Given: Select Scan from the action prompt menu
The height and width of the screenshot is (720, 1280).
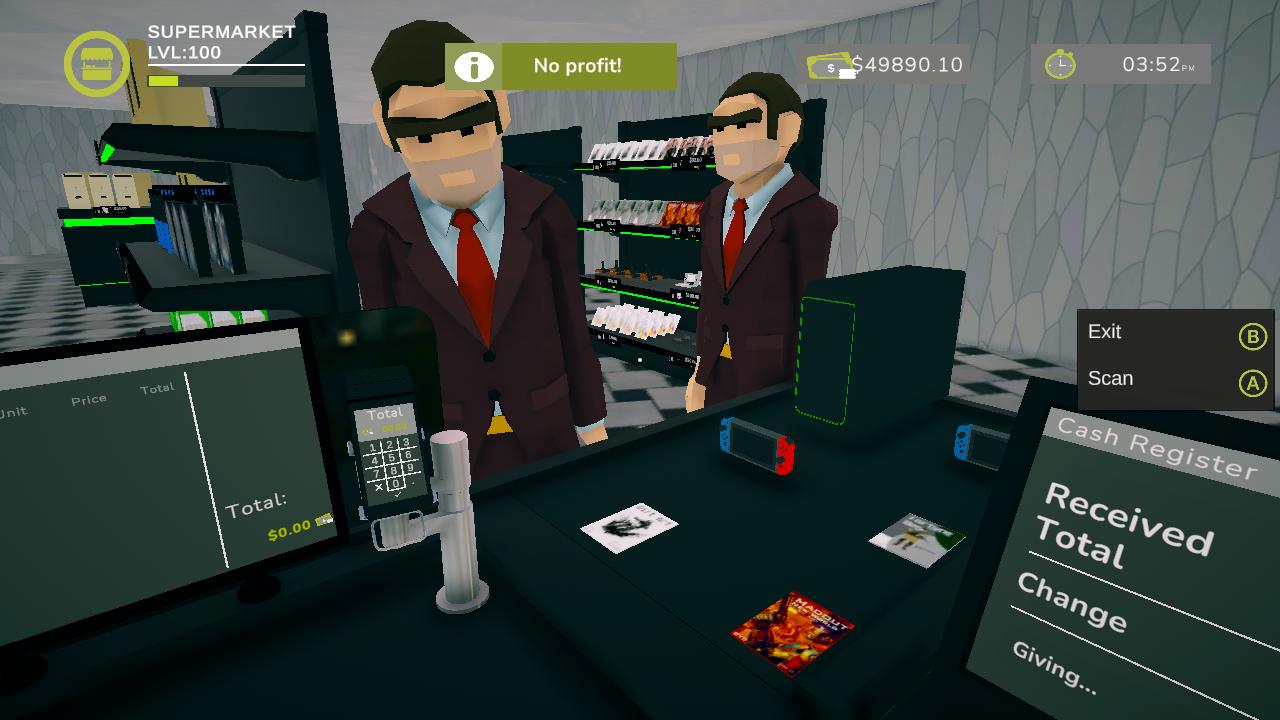Looking at the screenshot, I should pyautogui.click(x=1111, y=379).
